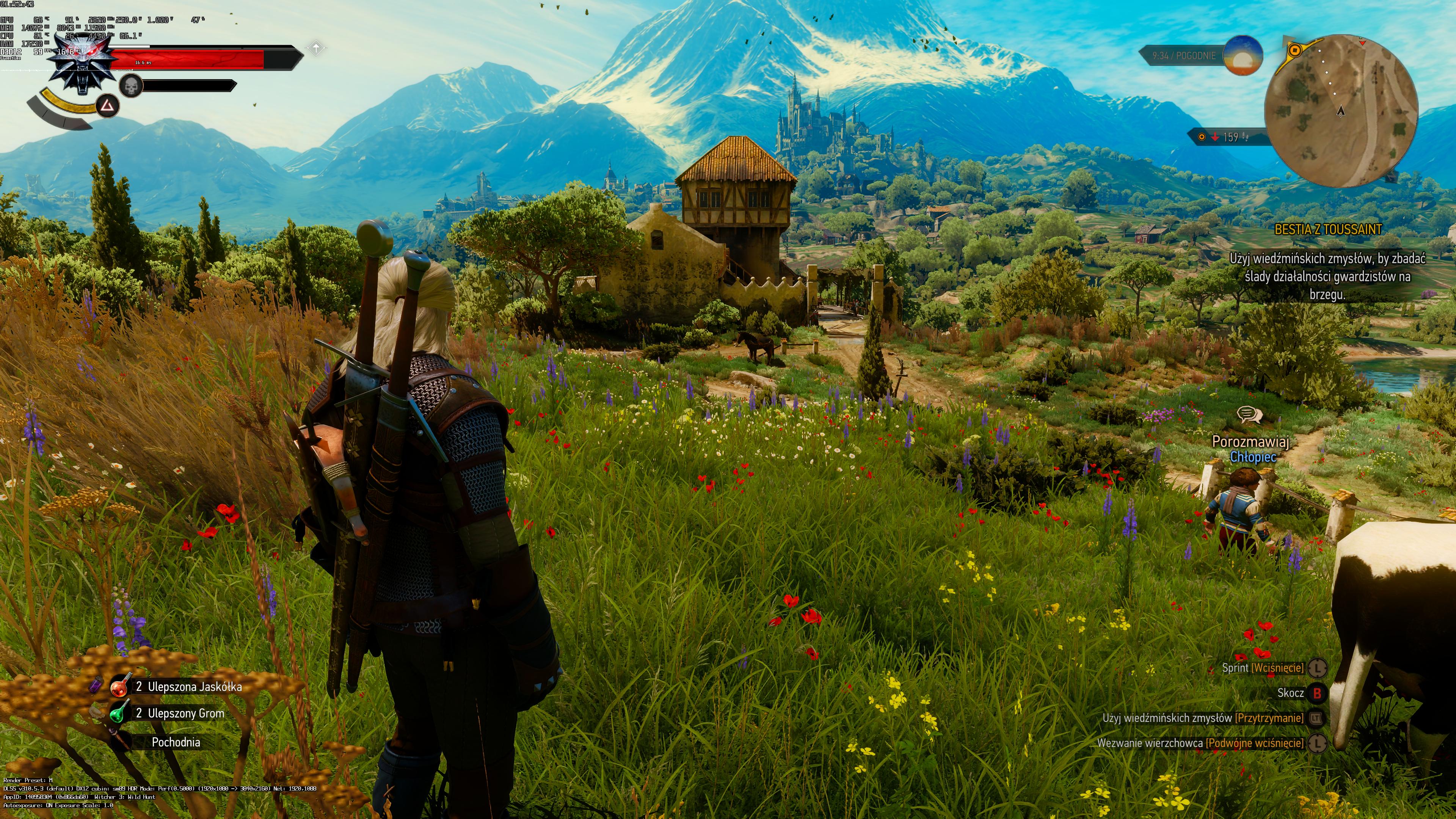Click the quest distance marker showing 159
The width and height of the screenshot is (1456, 819).
click(x=1230, y=137)
